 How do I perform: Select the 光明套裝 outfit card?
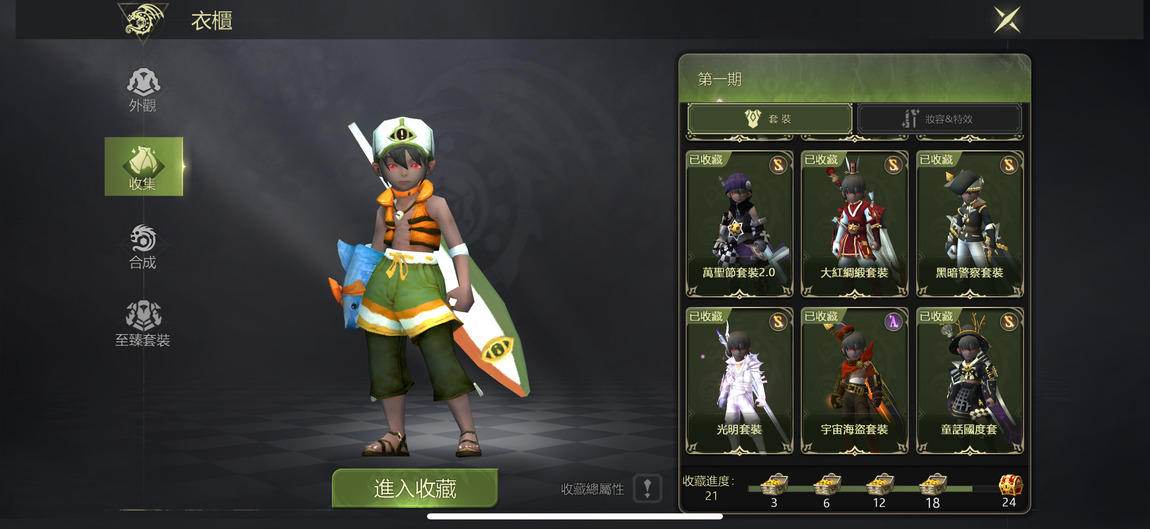pos(739,380)
